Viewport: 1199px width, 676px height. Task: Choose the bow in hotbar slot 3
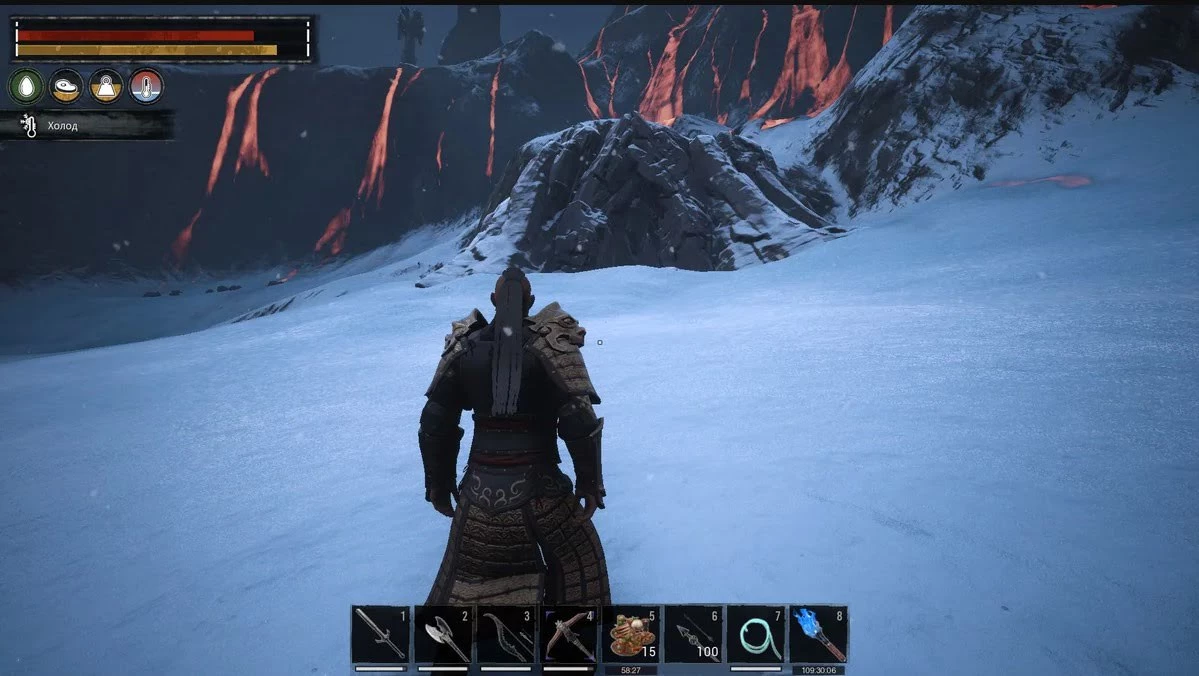[505, 634]
